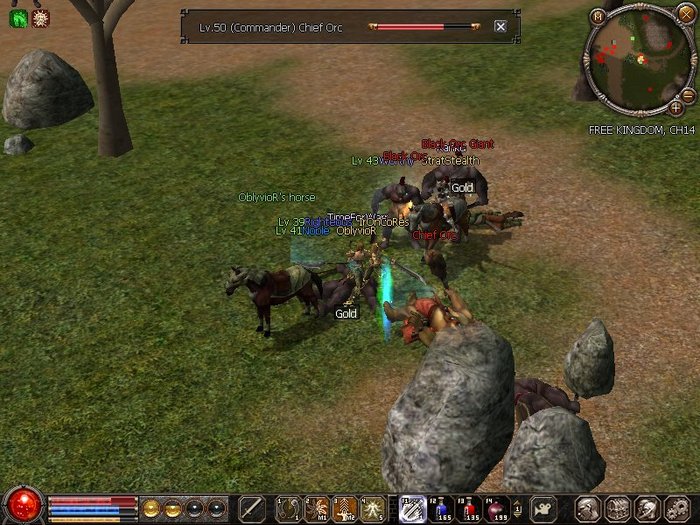The height and width of the screenshot is (525, 700).
Task: Open the inventory treasure chest icon
Action: pyautogui.click(x=617, y=508)
